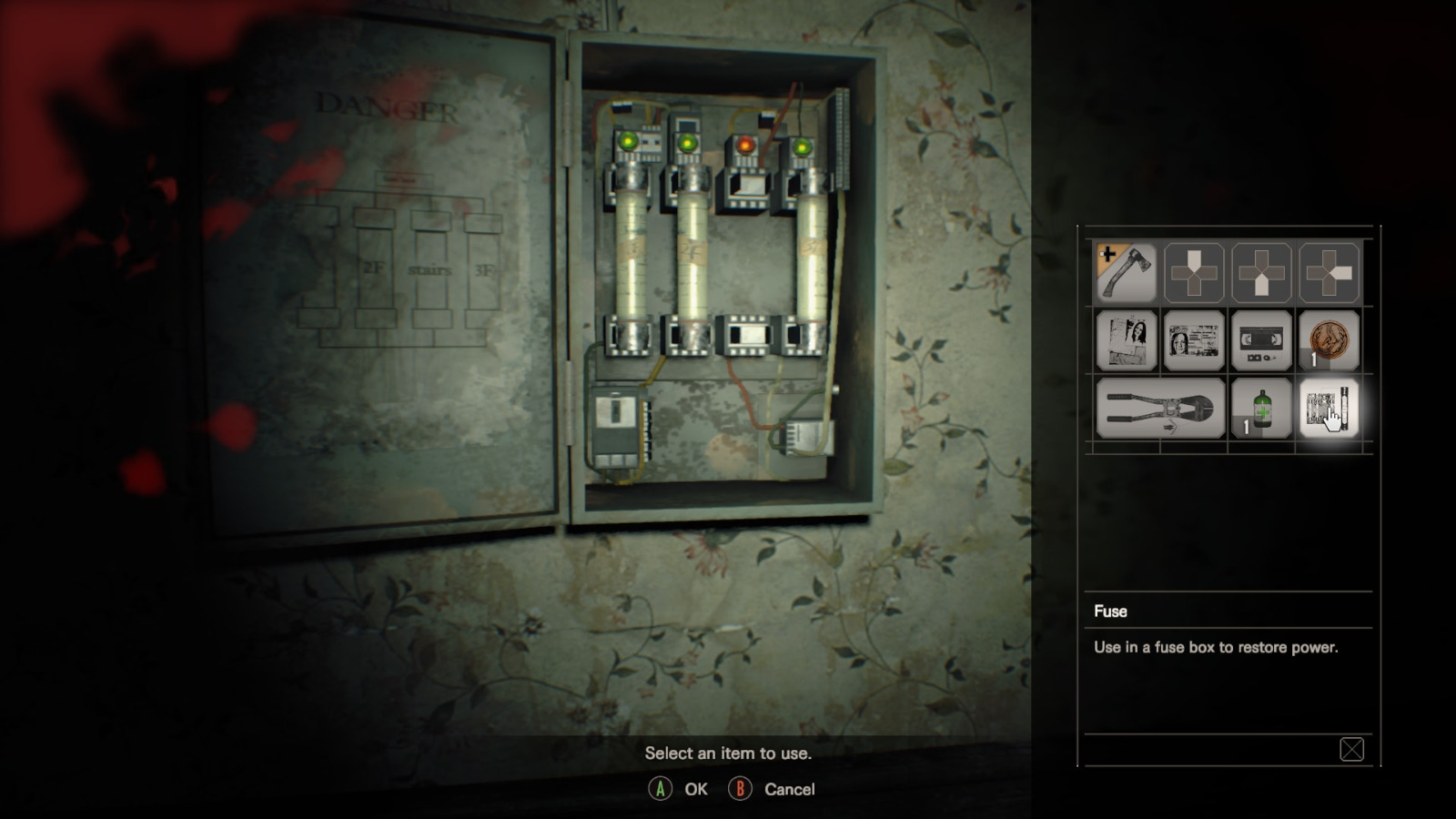Choose the bolt cutters item
The height and width of the screenshot is (819, 1456).
pyautogui.click(x=1160, y=409)
